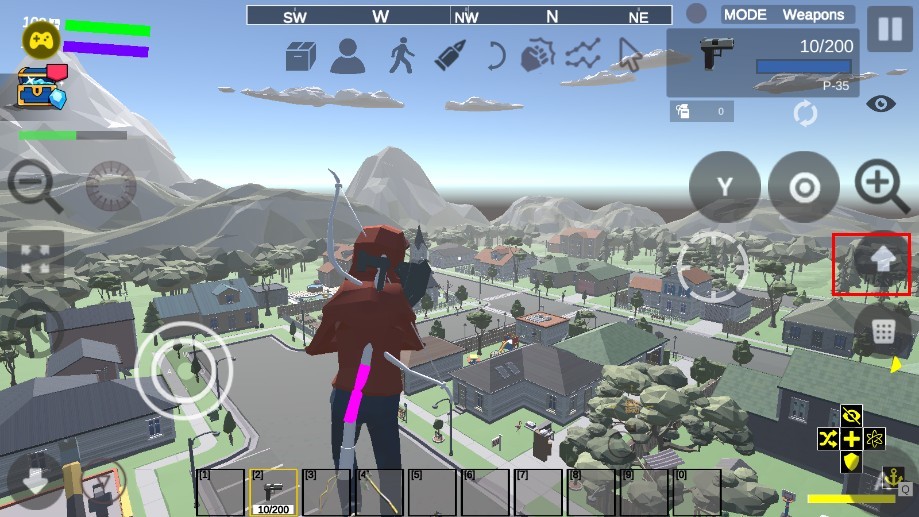Open the box inventory icon
Viewport: 919px width, 517px height.
tap(301, 55)
